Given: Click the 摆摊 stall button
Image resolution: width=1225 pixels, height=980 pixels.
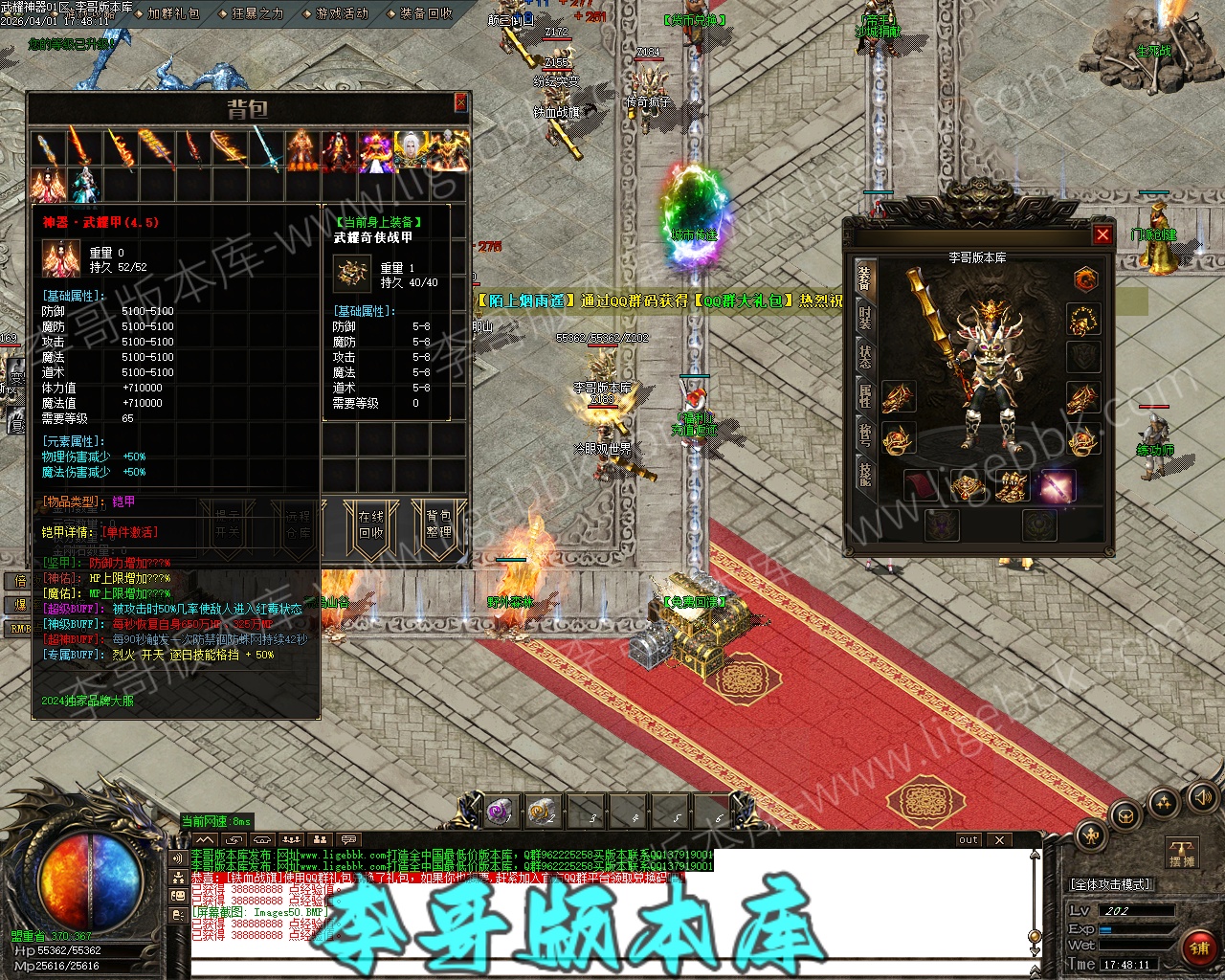Looking at the screenshot, I should point(1183,854).
